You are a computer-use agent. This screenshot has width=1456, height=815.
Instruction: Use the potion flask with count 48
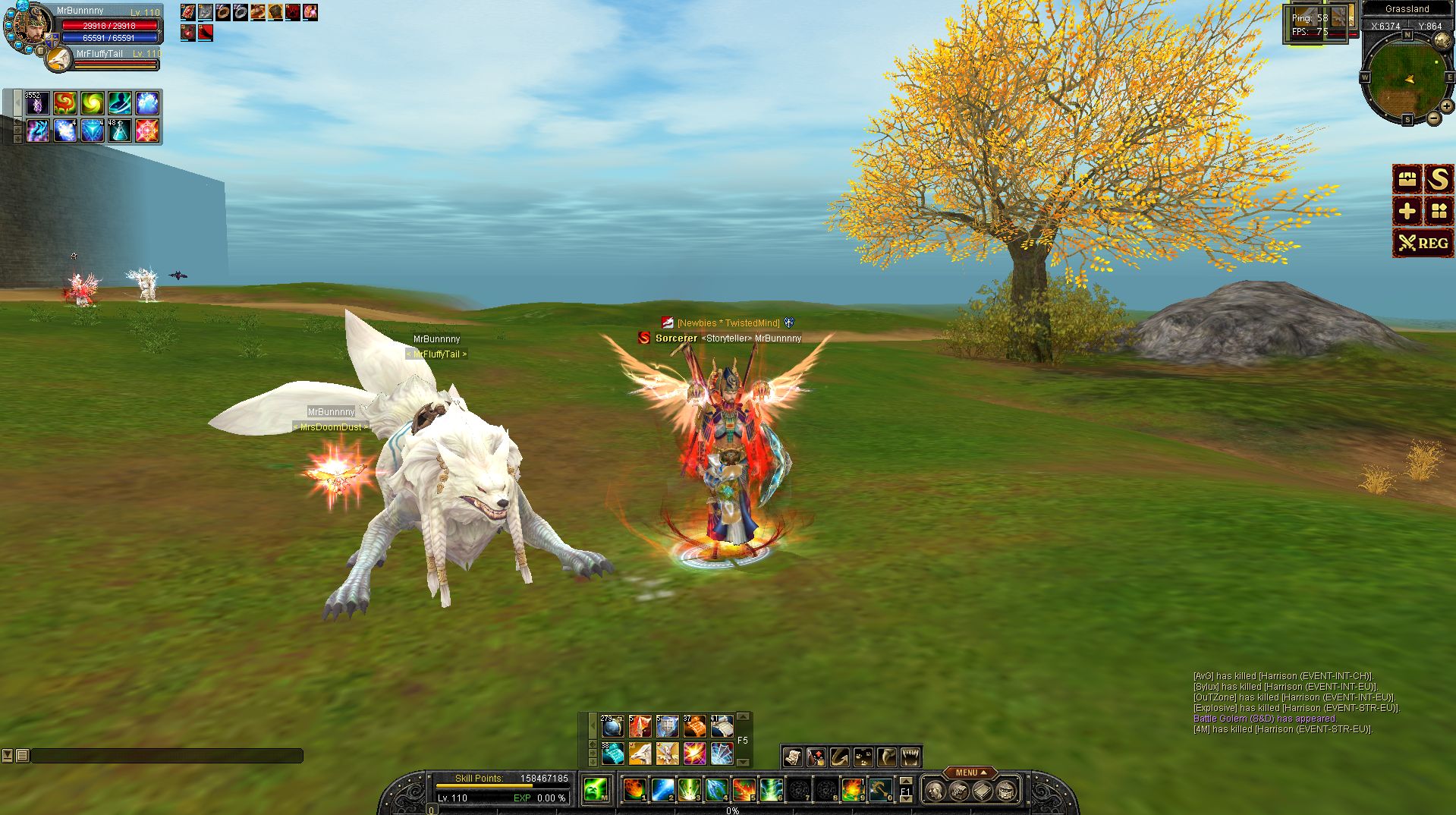119,131
